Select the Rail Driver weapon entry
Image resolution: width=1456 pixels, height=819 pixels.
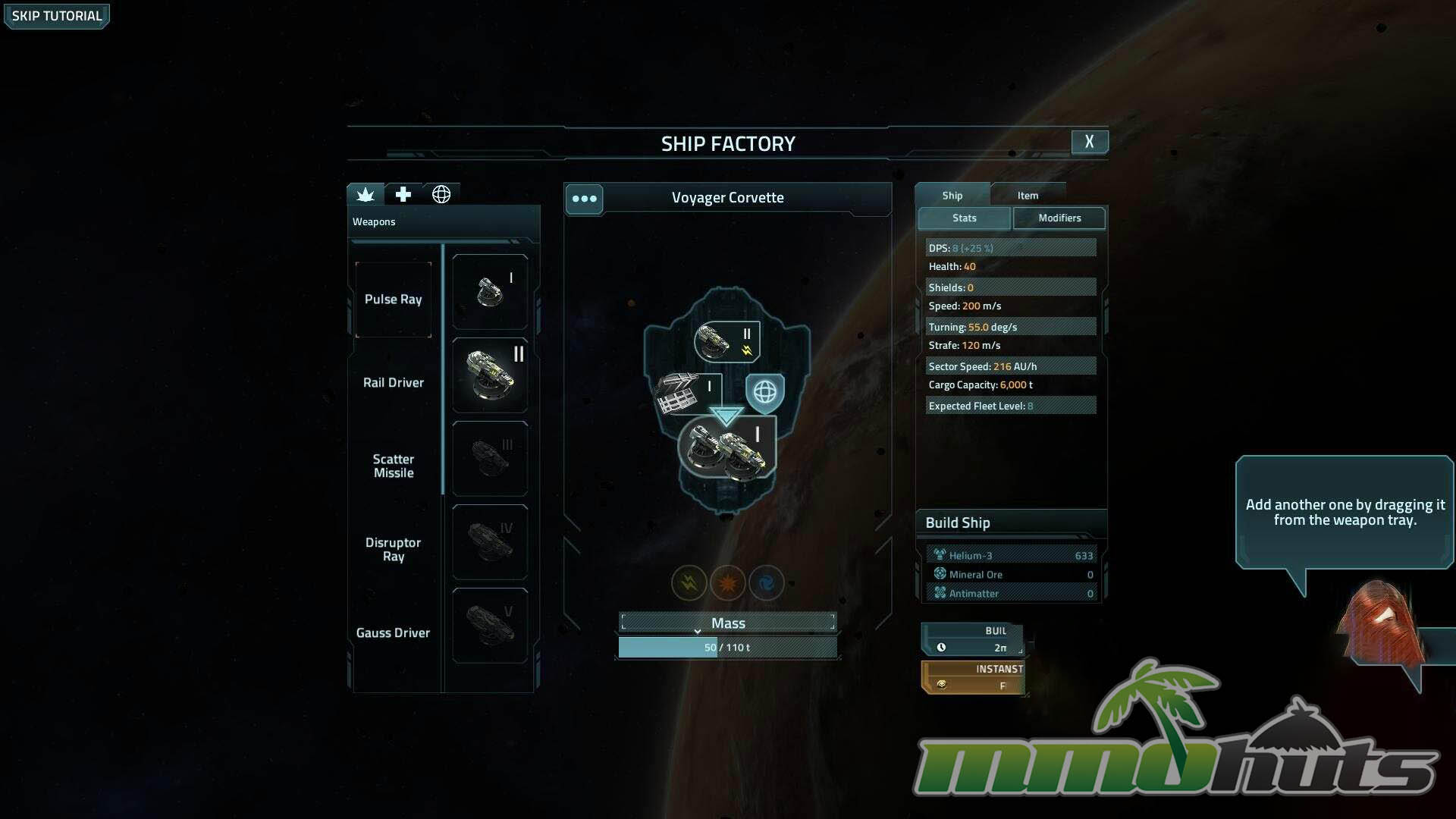pos(393,383)
